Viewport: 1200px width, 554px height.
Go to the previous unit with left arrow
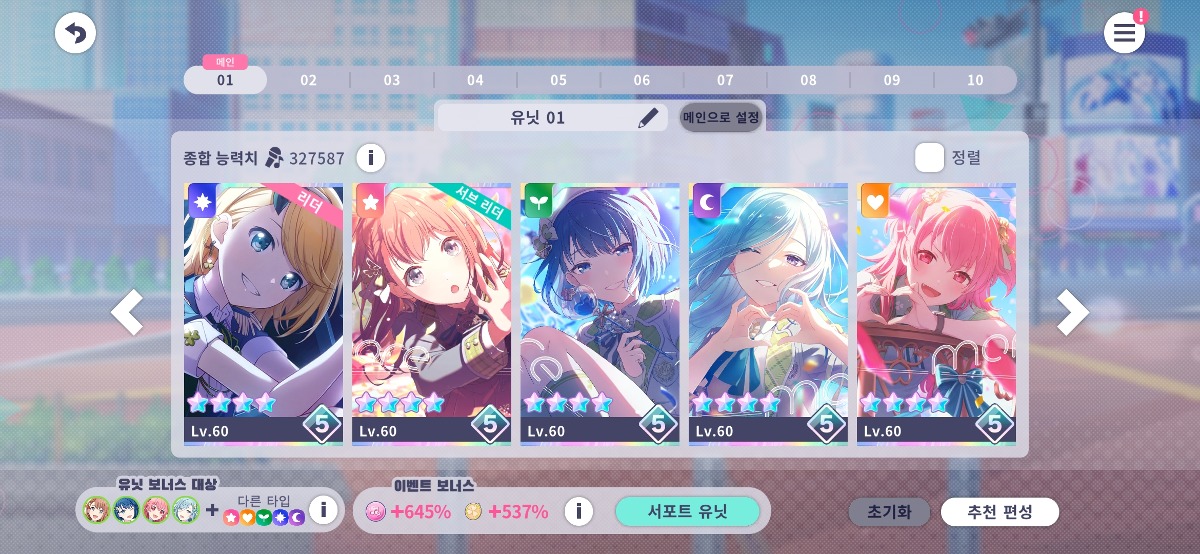point(127,313)
